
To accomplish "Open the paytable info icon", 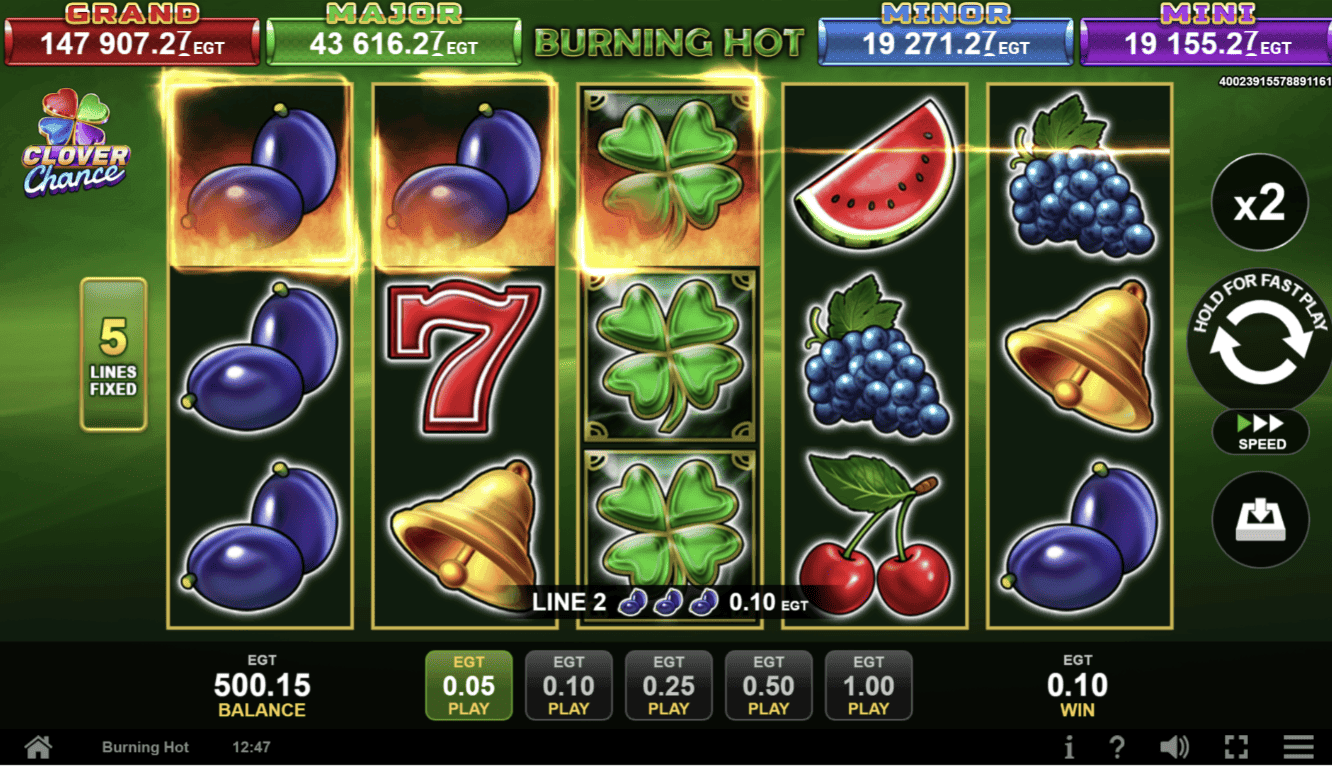I will pos(1069,747).
